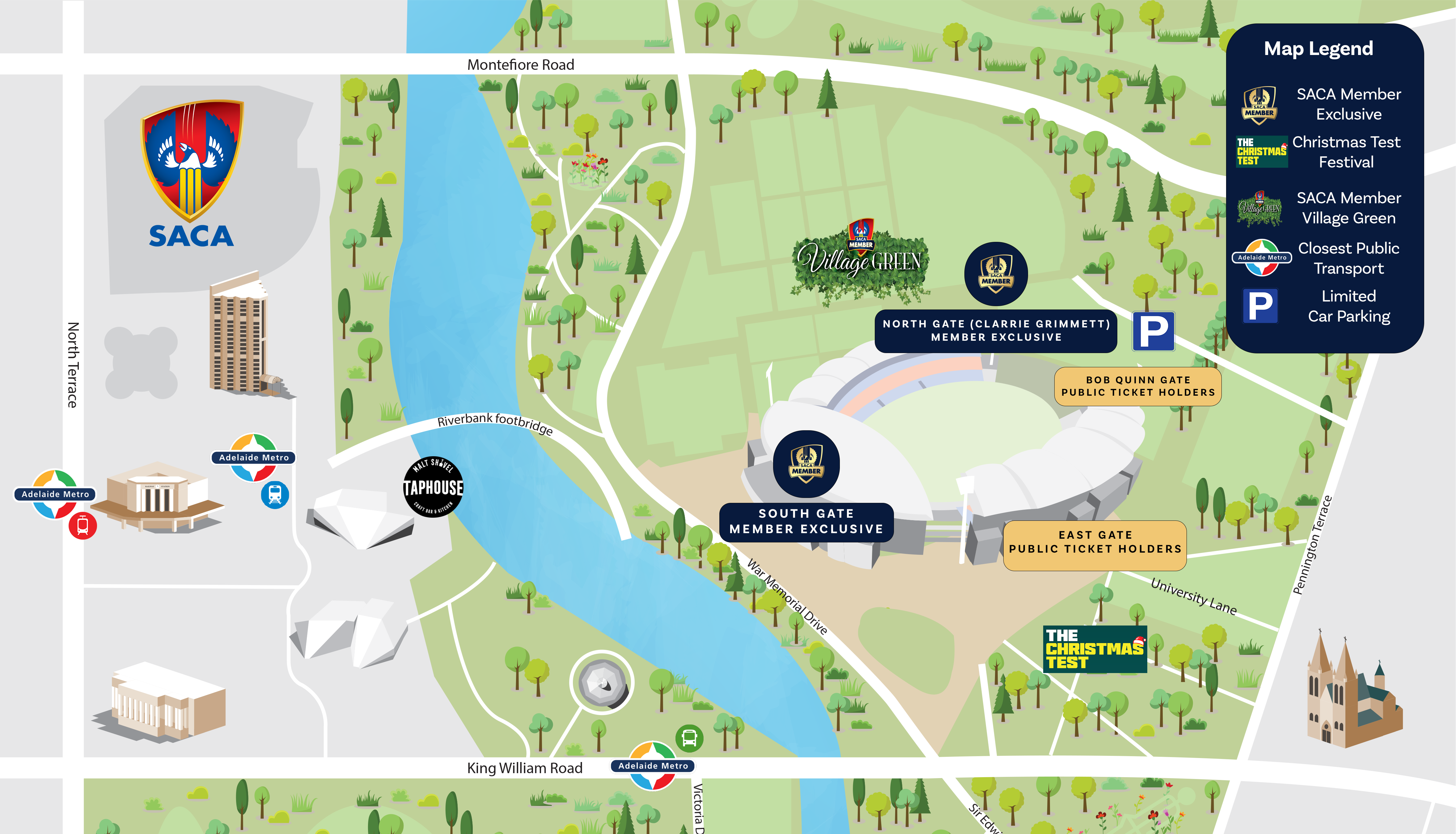This screenshot has height=834, width=1456.
Task: Choose the Bob Quinn Gate label
Action: click(1137, 386)
